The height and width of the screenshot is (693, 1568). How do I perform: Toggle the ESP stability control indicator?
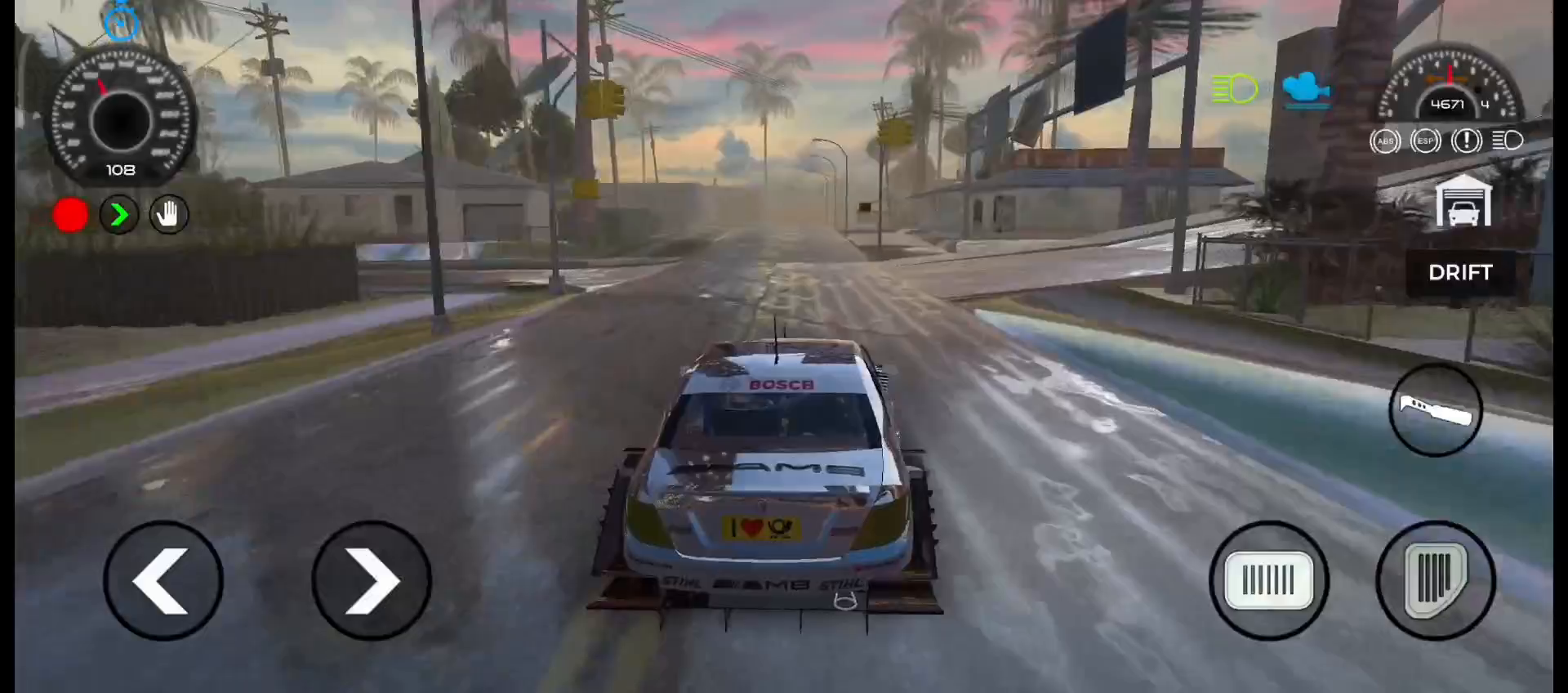coord(1426,141)
